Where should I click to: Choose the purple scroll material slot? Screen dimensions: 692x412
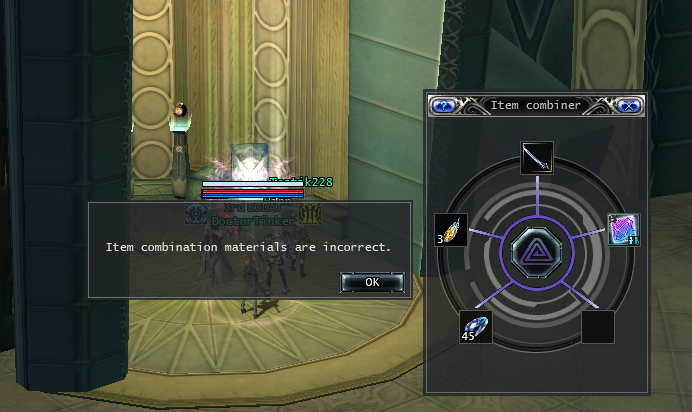tap(623, 230)
